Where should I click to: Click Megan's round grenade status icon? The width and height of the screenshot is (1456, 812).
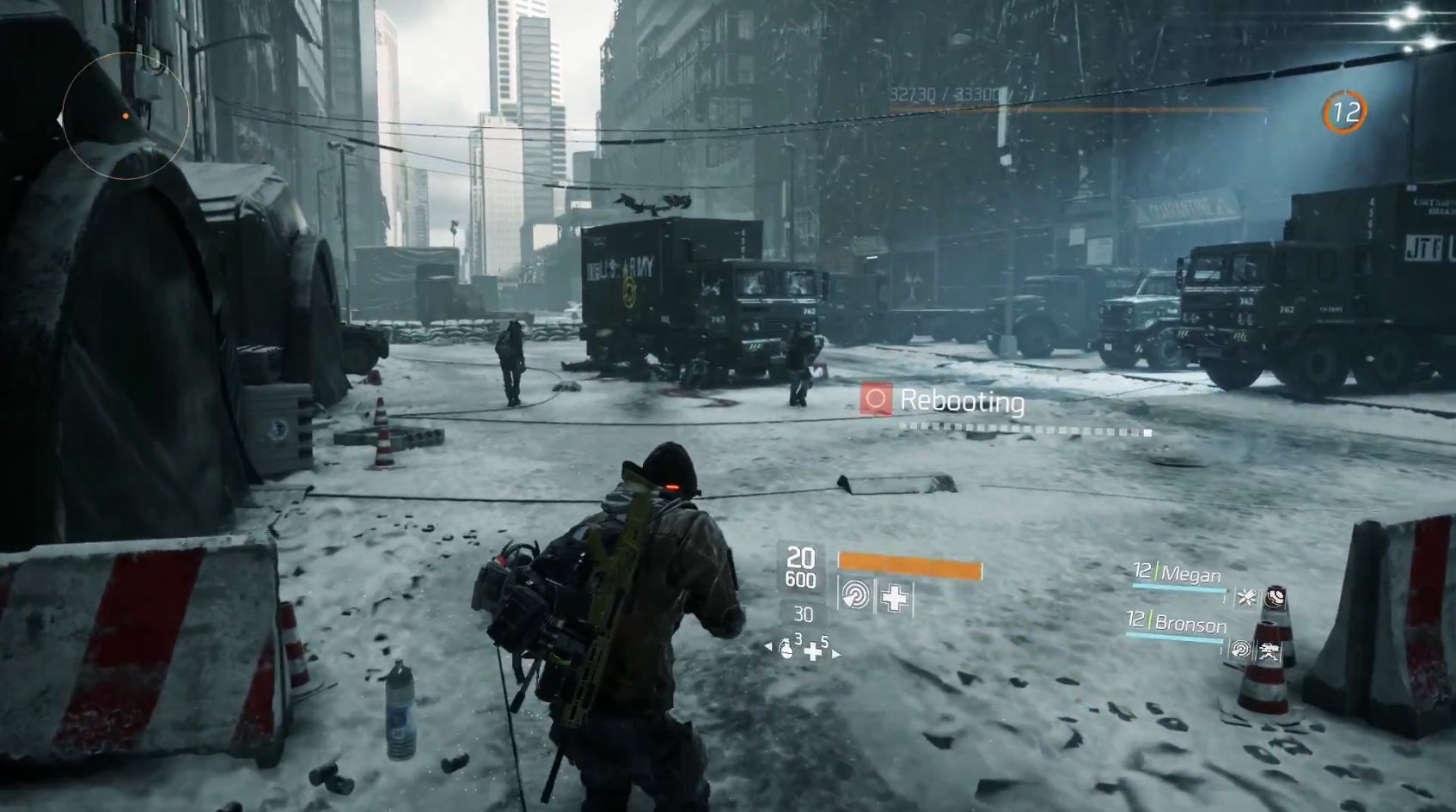(1276, 598)
